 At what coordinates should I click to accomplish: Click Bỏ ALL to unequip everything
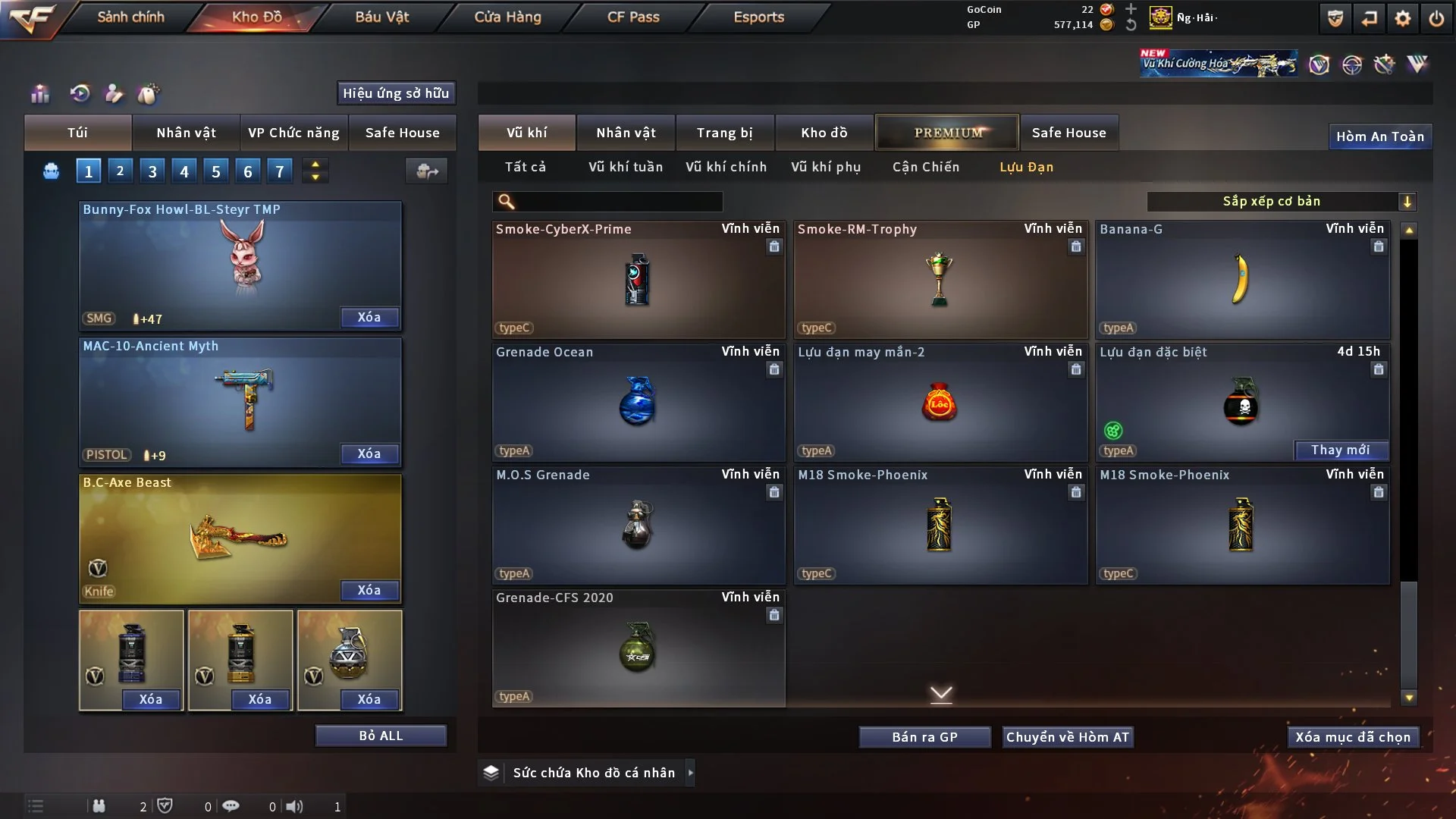coord(381,736)
